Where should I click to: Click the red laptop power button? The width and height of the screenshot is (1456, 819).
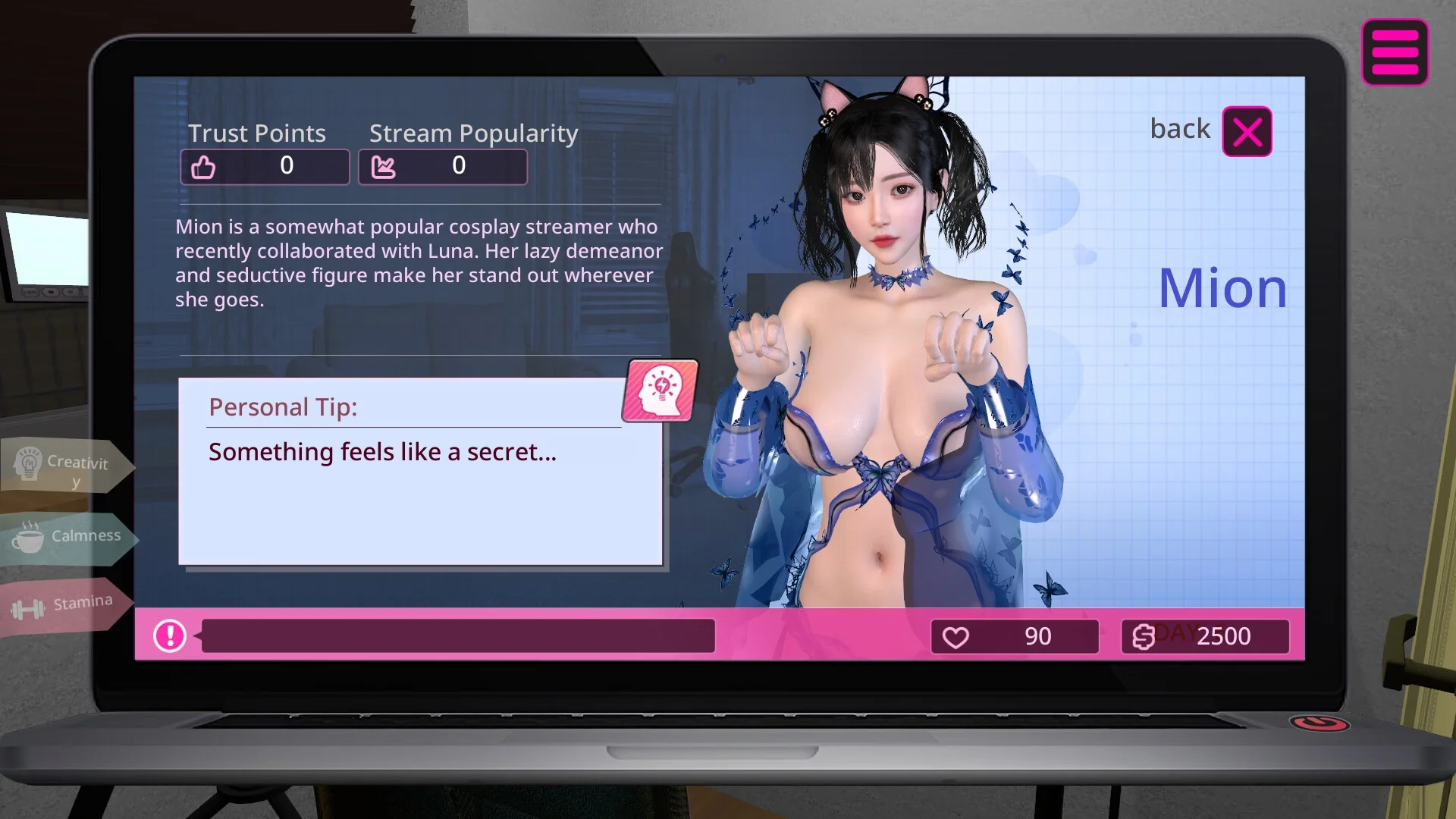(1319, 723)
